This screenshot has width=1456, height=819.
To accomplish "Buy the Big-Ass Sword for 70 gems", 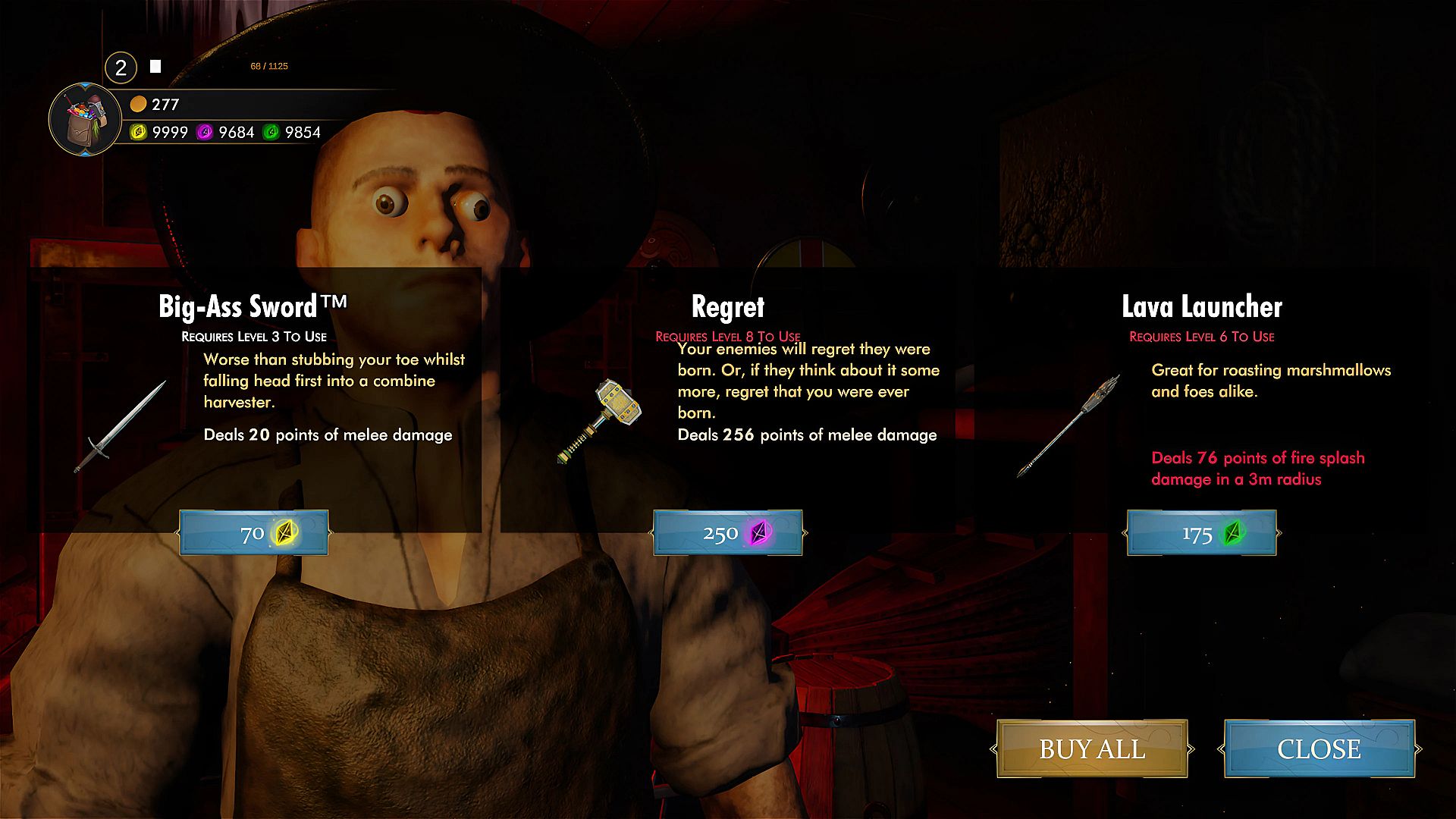I will [x=254, y=533].
